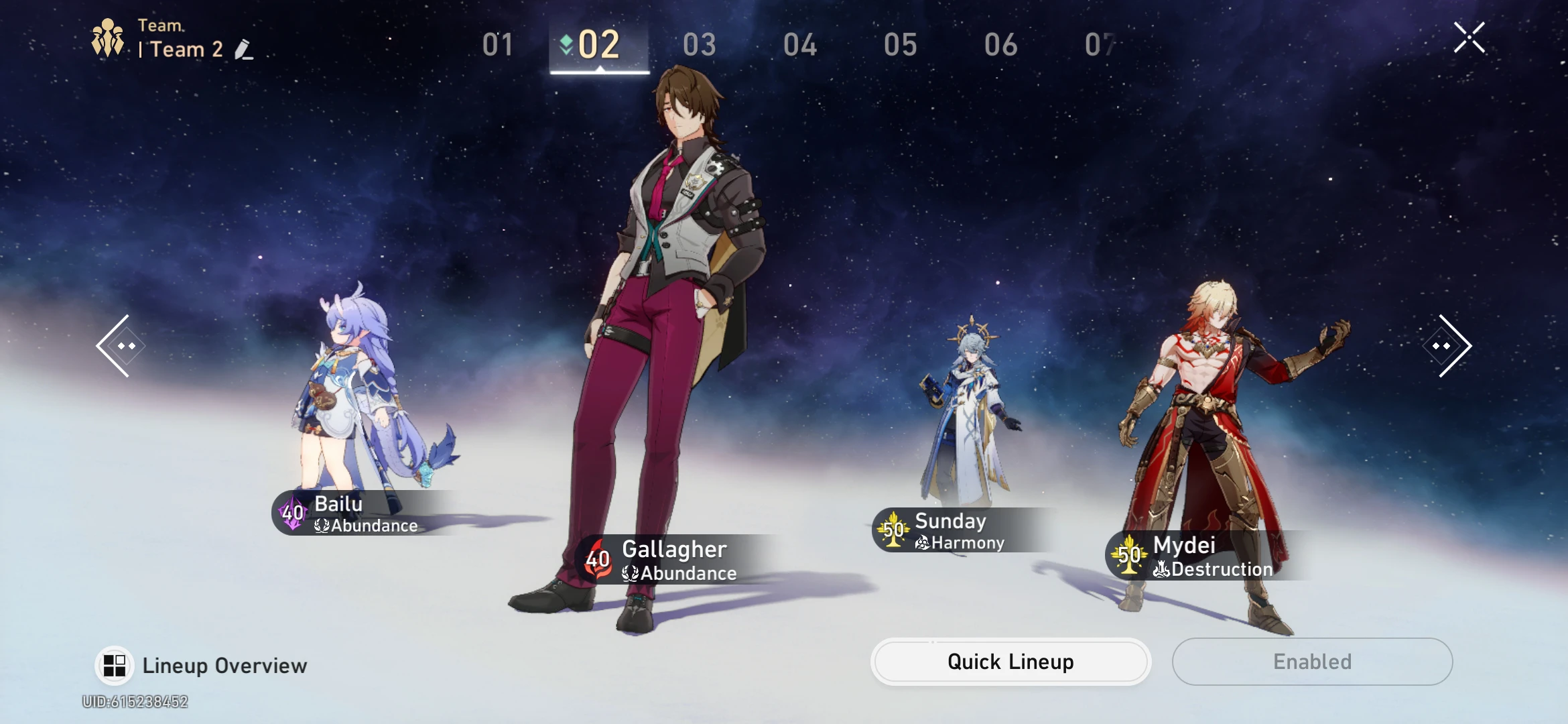The height and width of the screenshot is (724, 1568).
Task: Pick Sunday's character slot label
Action: pyautogui.click(x=952, y=530)
